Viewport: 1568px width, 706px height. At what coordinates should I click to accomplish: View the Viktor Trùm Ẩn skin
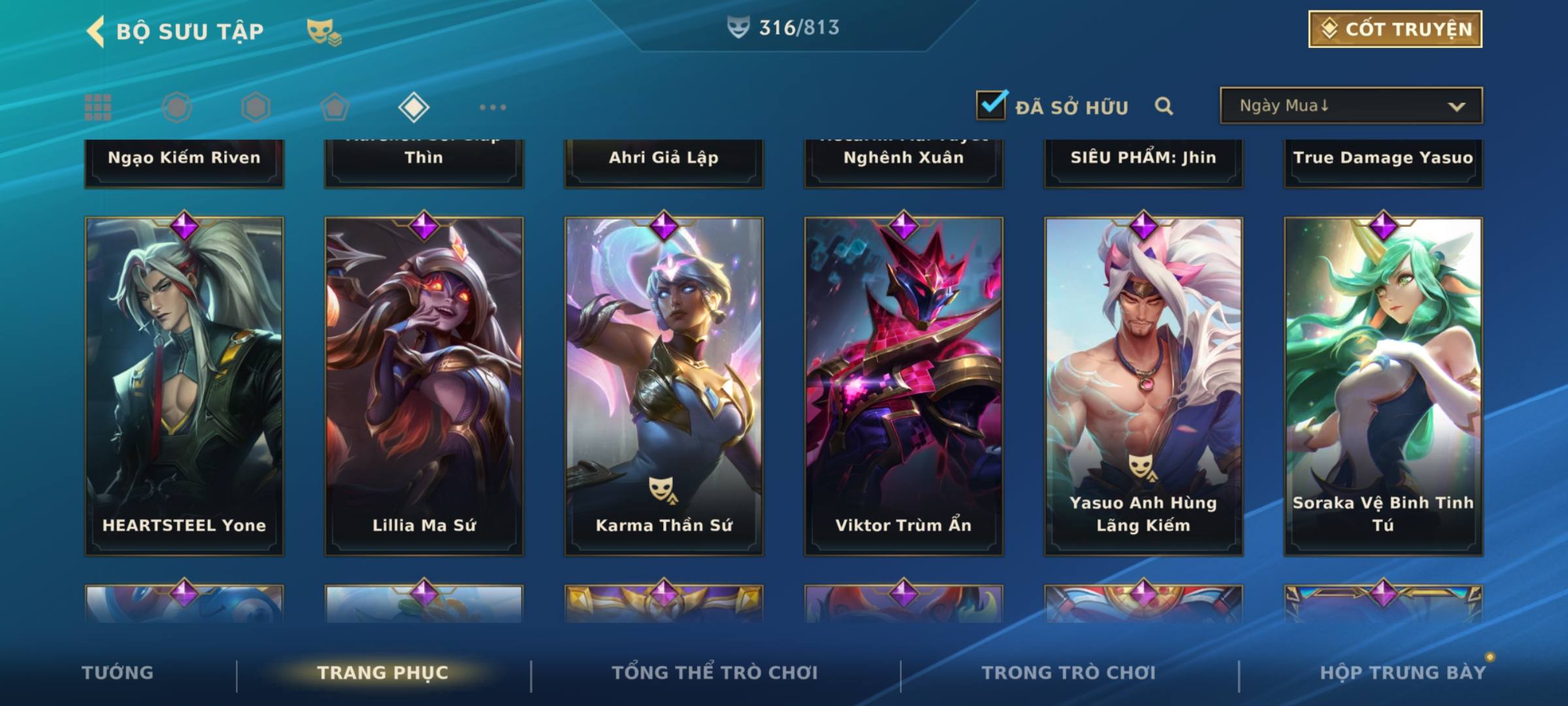pyautogui.click(x=904, y=386)
